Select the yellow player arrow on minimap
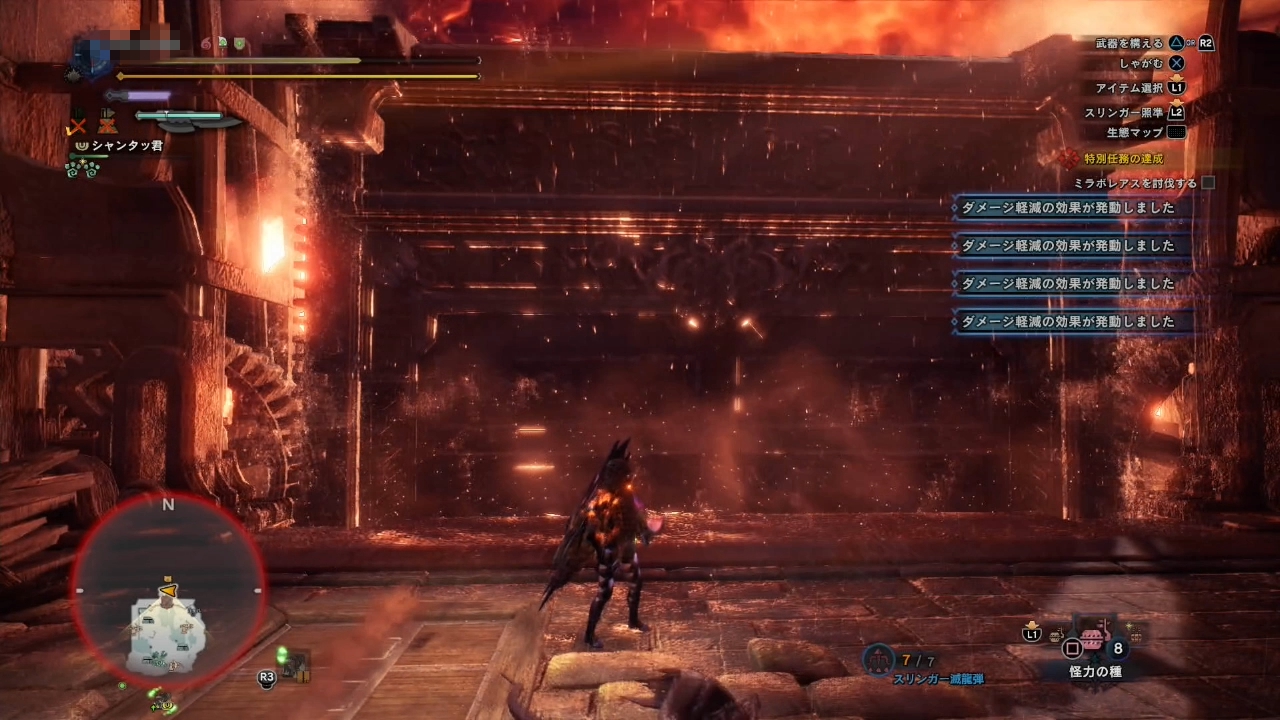The width and height of the screenshot is (1280, 720). [x=169, y=592]
